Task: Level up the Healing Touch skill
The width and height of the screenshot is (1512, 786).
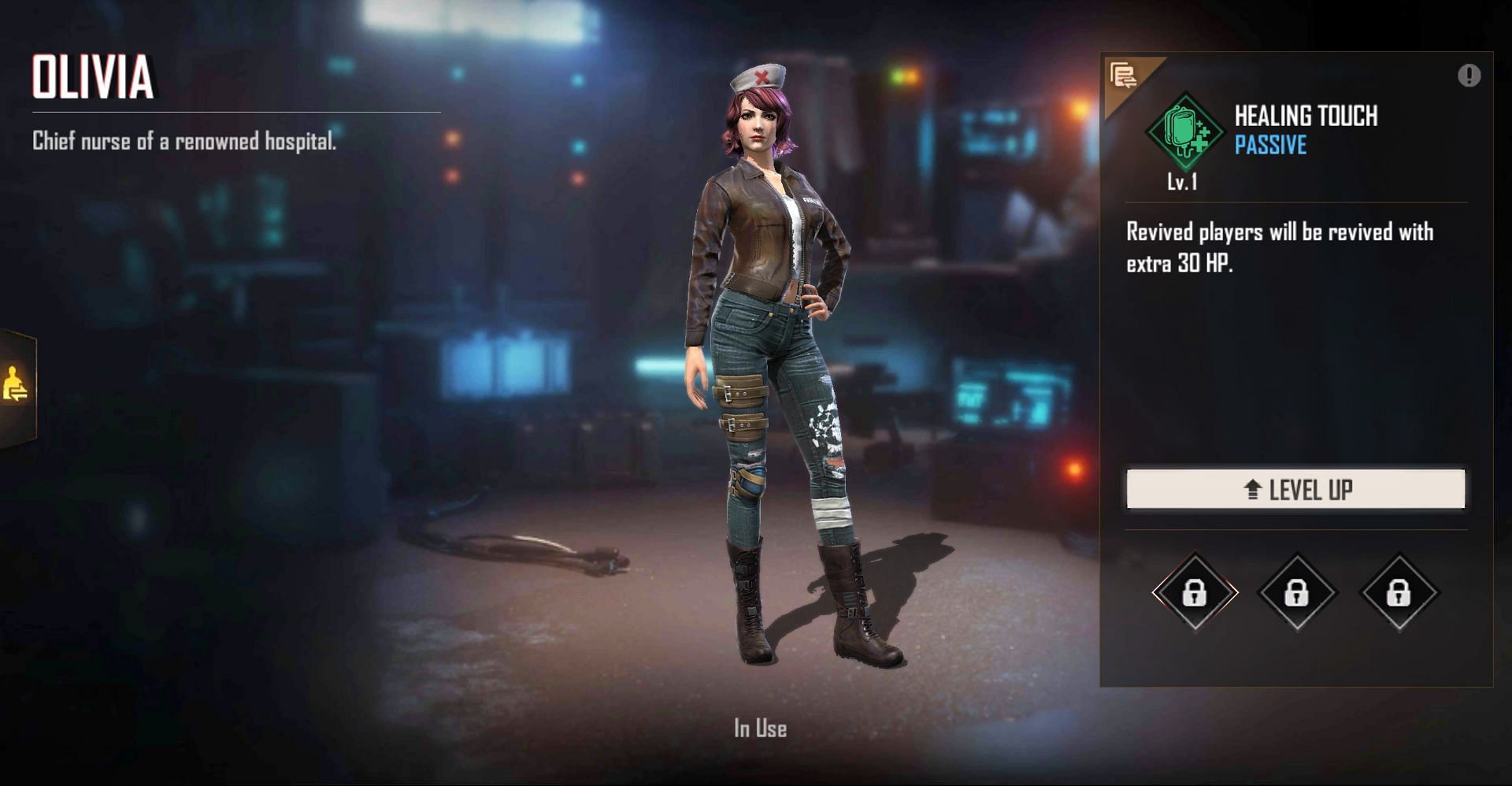Action: pos(1295,489)
